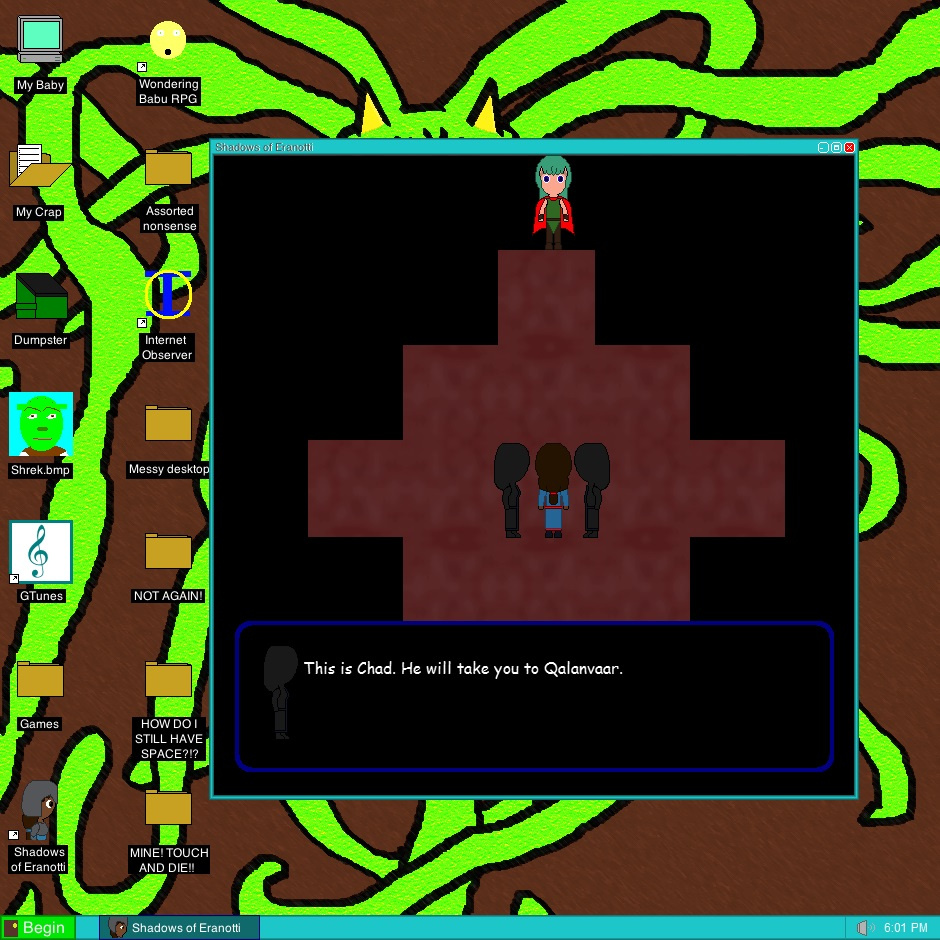Image resolution: width=940 pixels, height=940 pixels.
Task: Open the HOW DO I STILL HAVE SPACE folder
Action: tap(168, 680)
